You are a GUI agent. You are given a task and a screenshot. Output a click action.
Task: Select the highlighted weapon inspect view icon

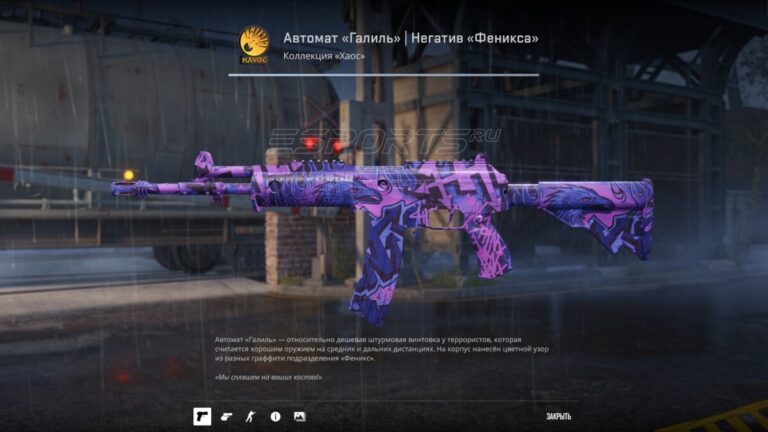[202, 416]
